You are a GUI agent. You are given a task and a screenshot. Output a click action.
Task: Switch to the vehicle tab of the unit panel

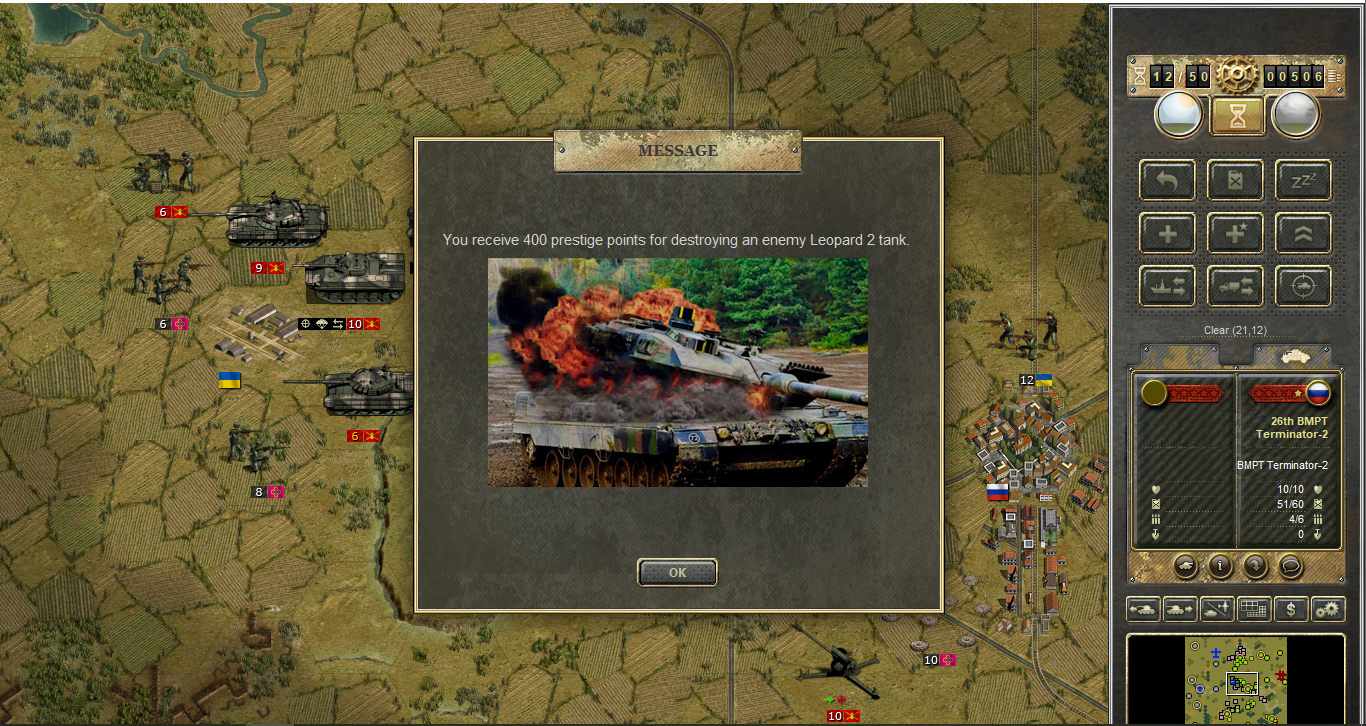[x=1292, y=356]
